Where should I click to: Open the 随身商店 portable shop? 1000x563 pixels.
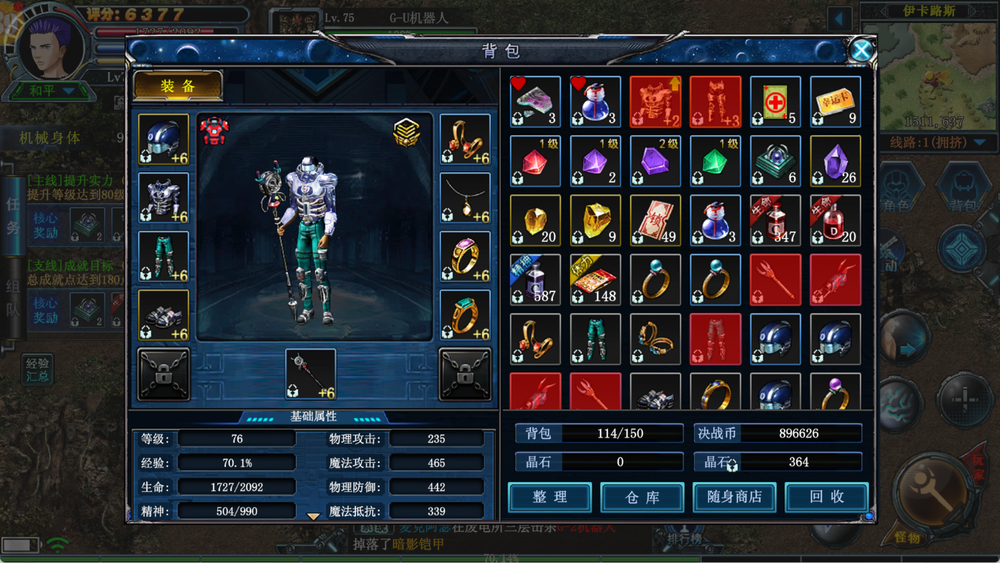734,497
